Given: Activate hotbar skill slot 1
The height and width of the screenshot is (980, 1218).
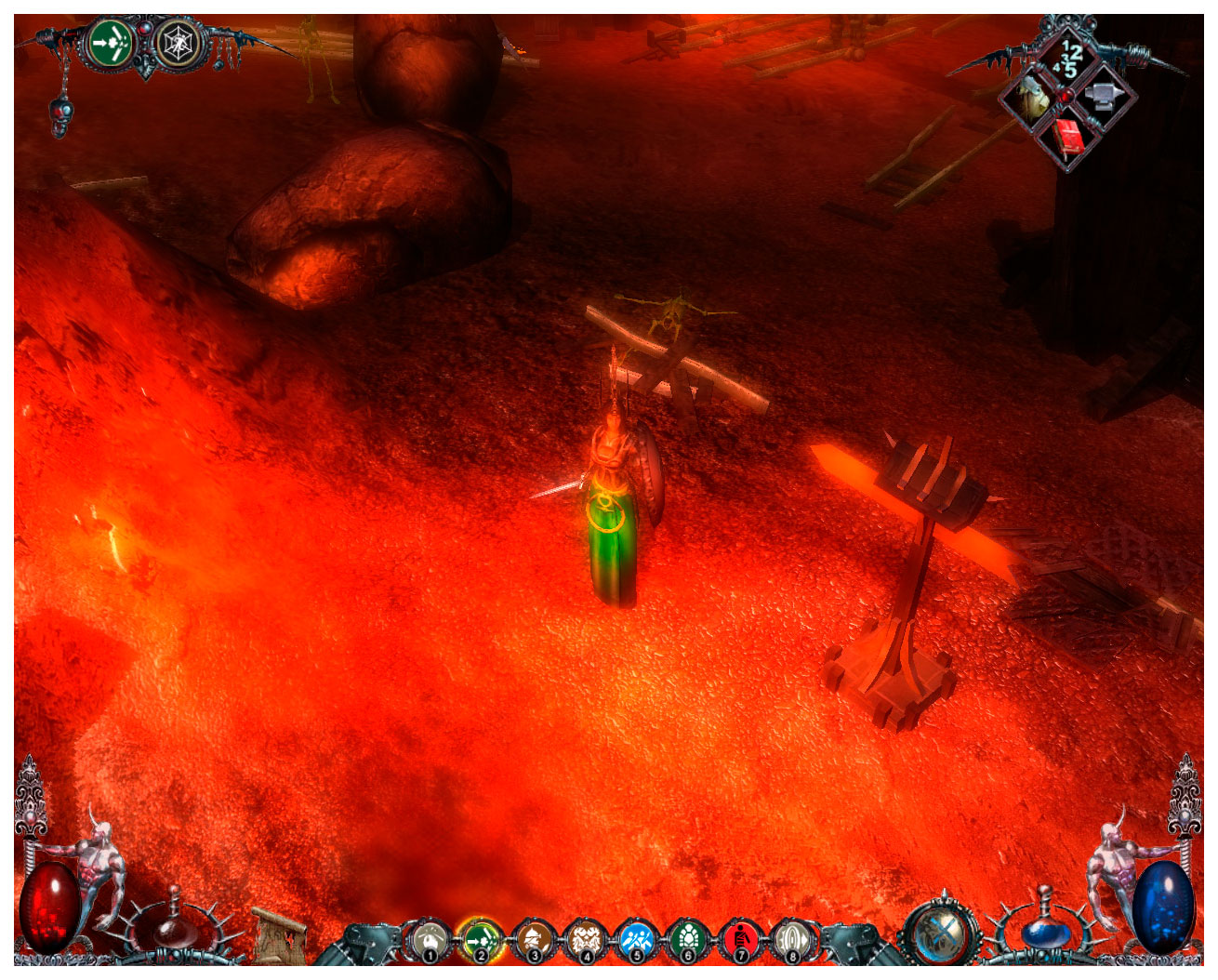Looking at the screenshot, I should tap(429, 939).
